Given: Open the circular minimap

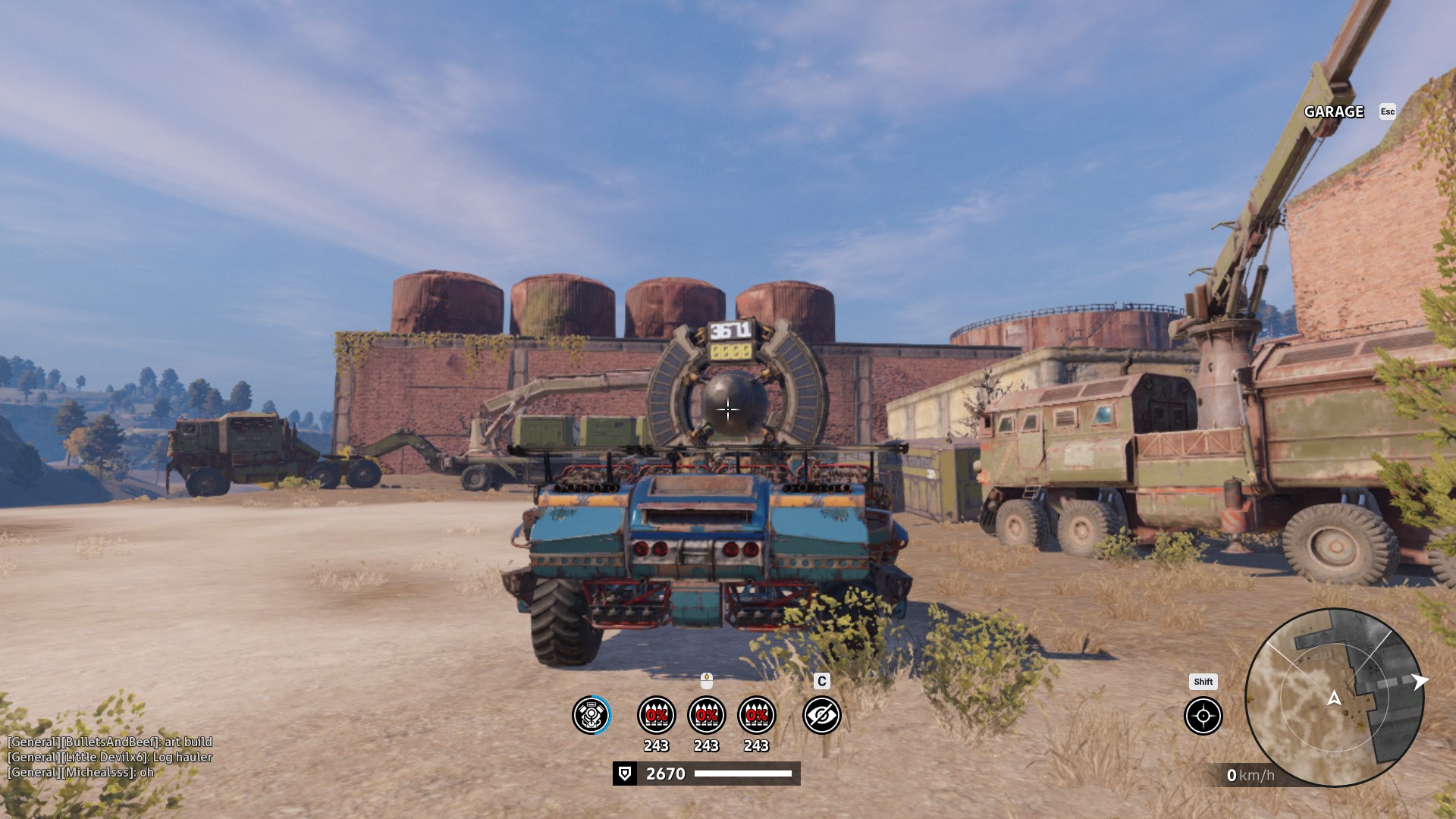Looking at the screenshot, I should (x=1334, y=698).
